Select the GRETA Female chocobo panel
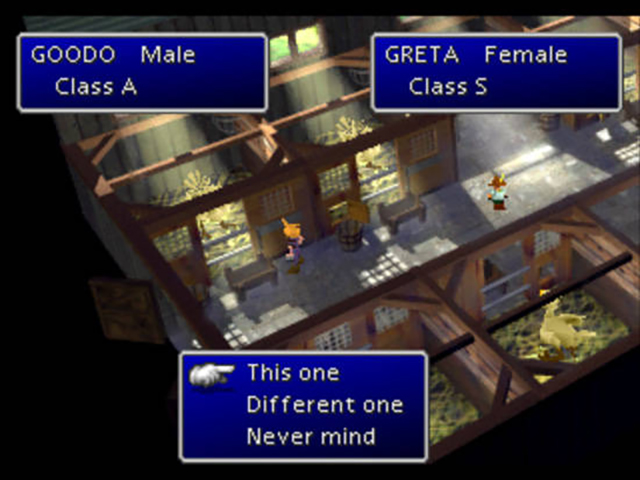Image resolution: width=640 pixels, height=480 pixels. (496, 71)
